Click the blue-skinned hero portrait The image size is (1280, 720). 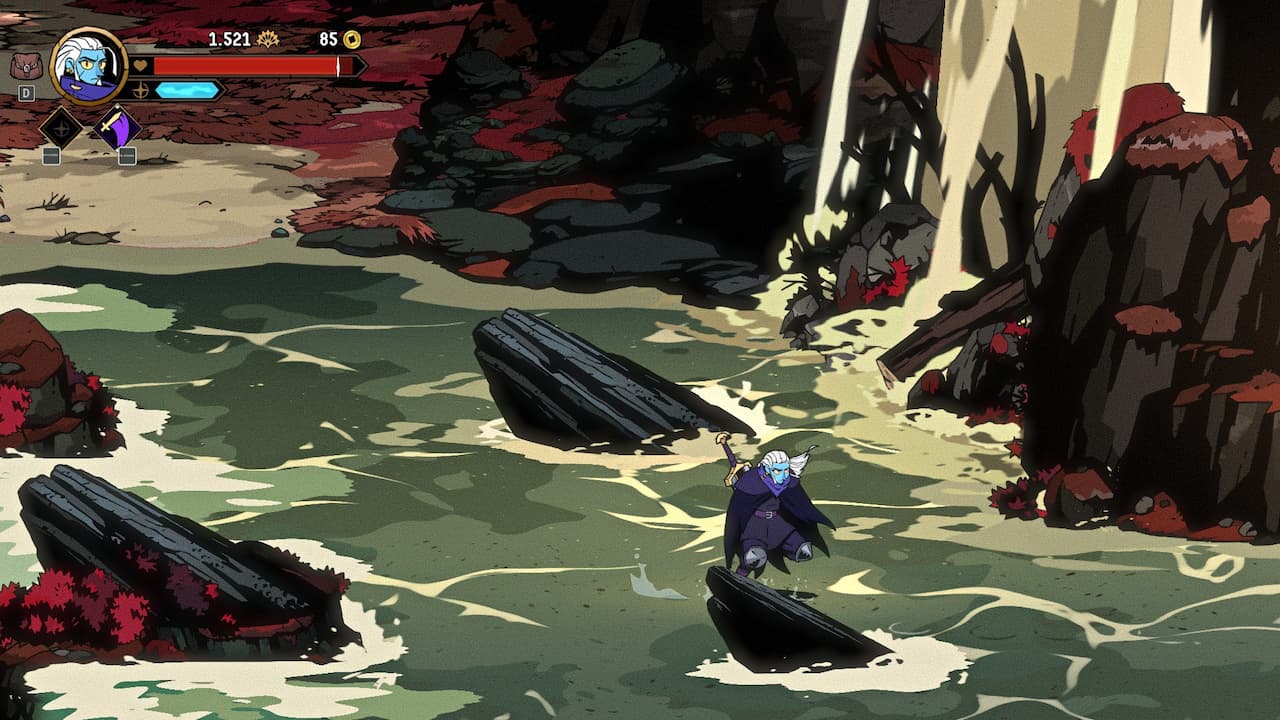click(x=88, y=65)
